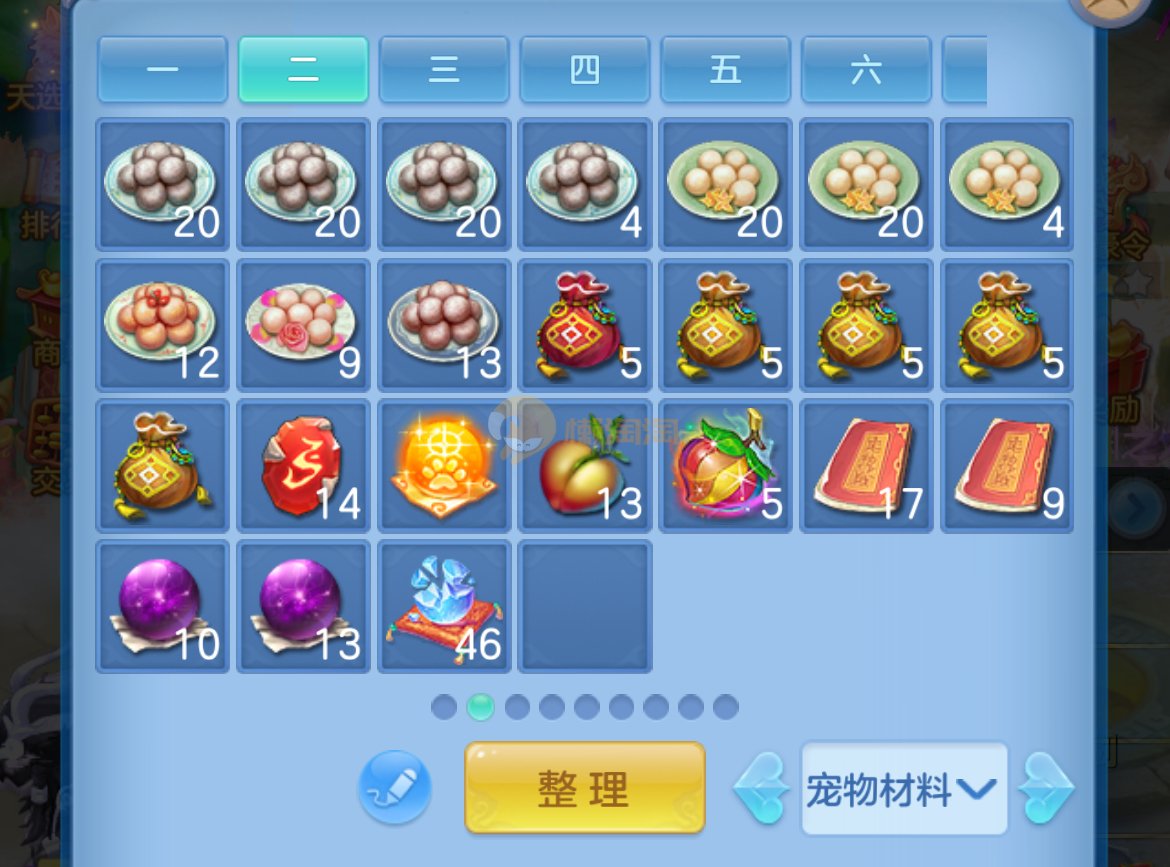Viewport: 1170px width, 867px height.
Task: Pick the blue crystal on cushion stack of 46
Action: click(x=444, y=607)
